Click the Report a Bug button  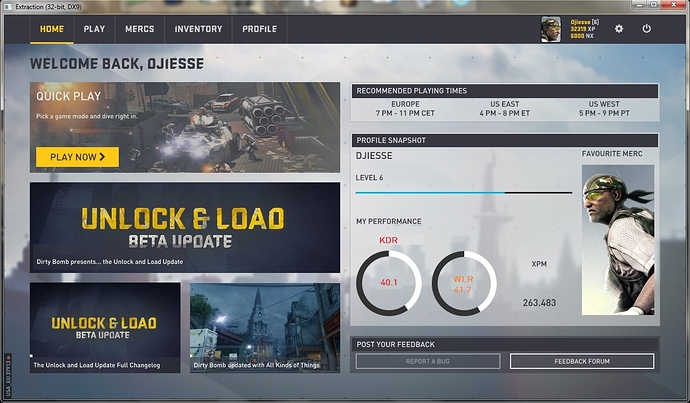427,361
